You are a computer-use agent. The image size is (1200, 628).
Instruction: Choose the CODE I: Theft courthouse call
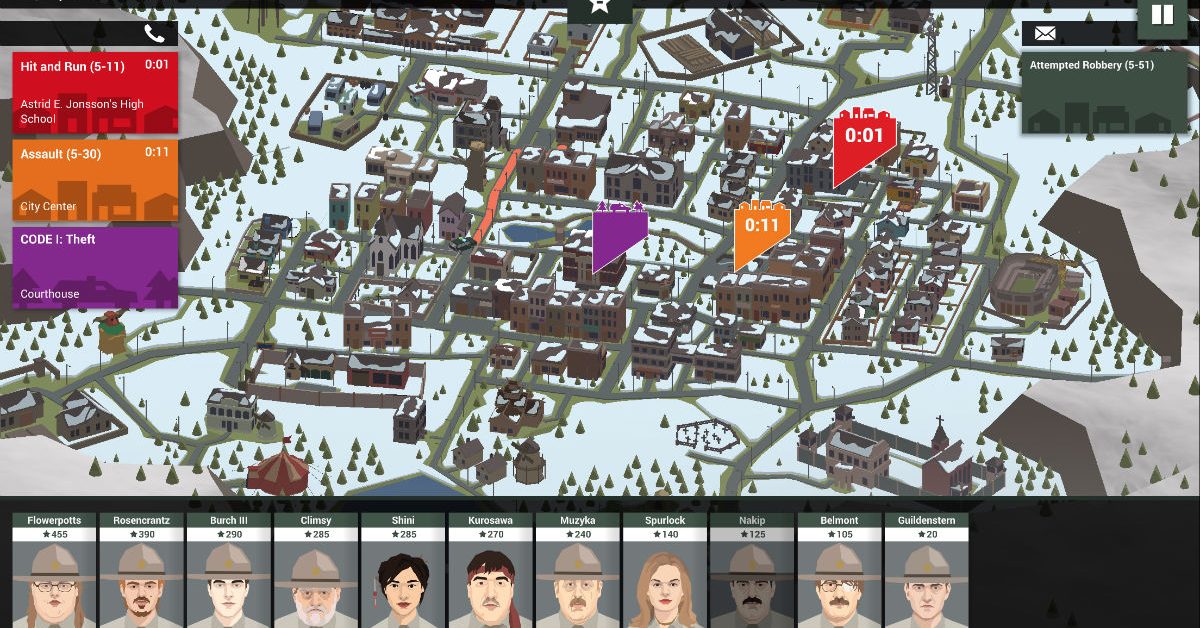click(95, 267)
